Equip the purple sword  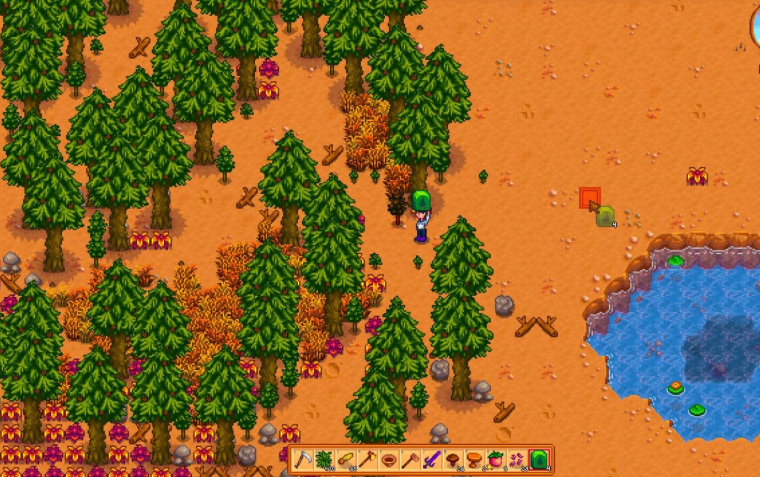[432, 460]
